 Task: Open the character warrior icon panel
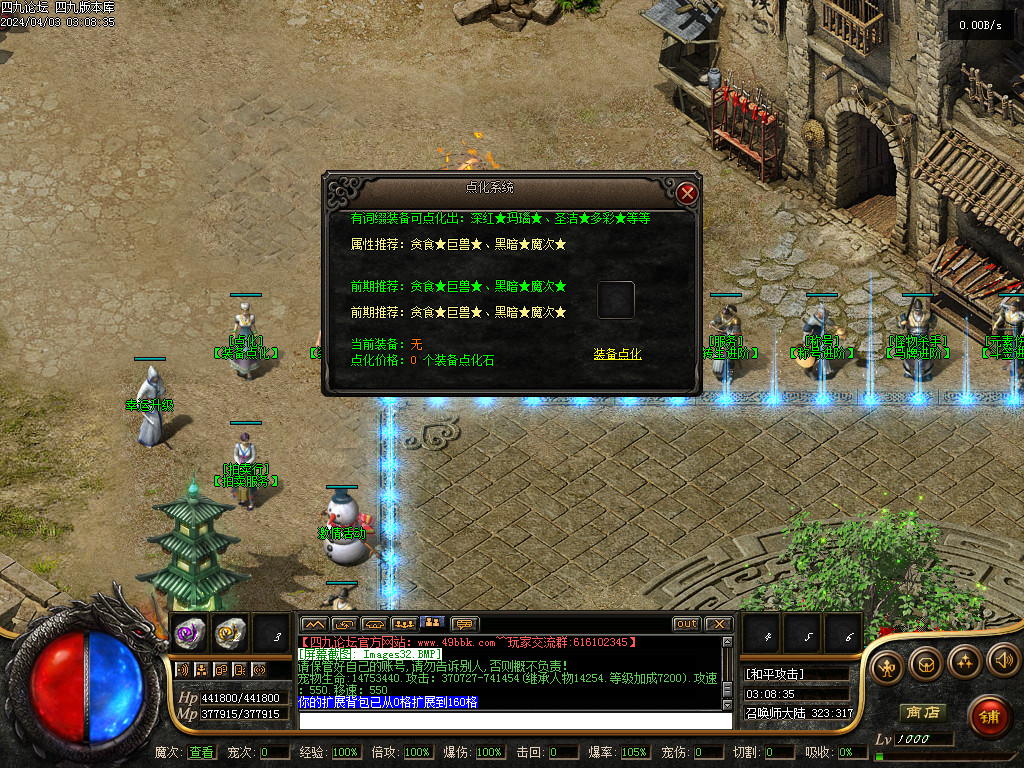pos(886,665)
